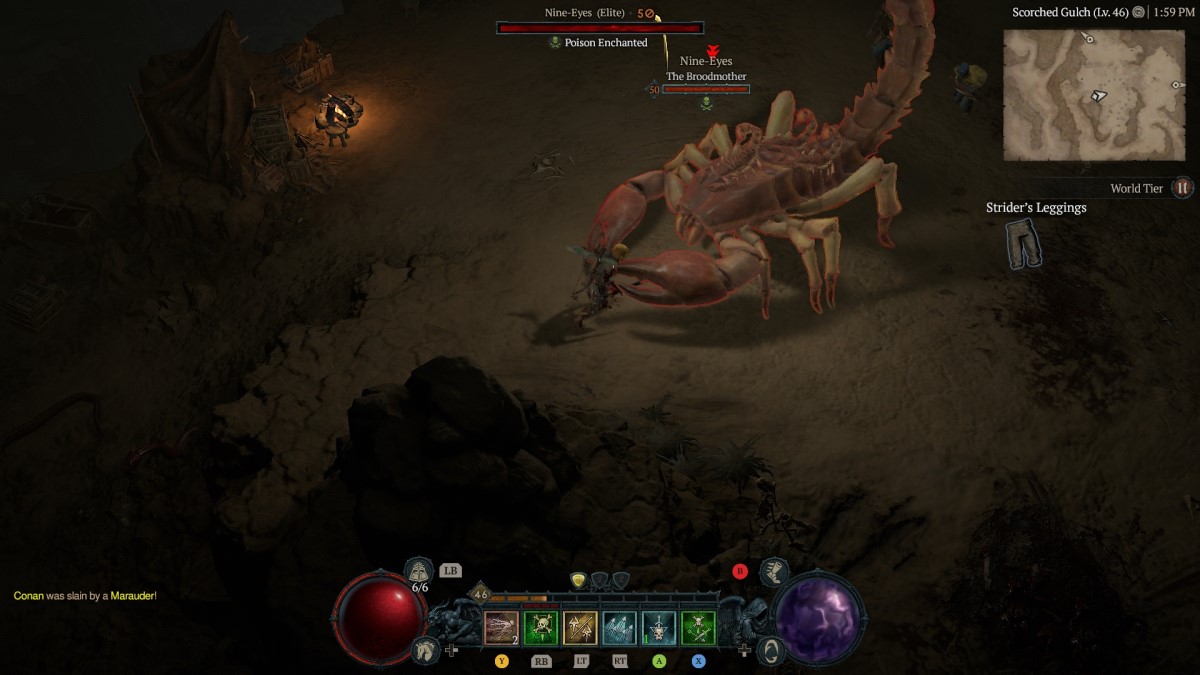
Task: Trigger the winged boot evade icon
Action: click(772, 572)
